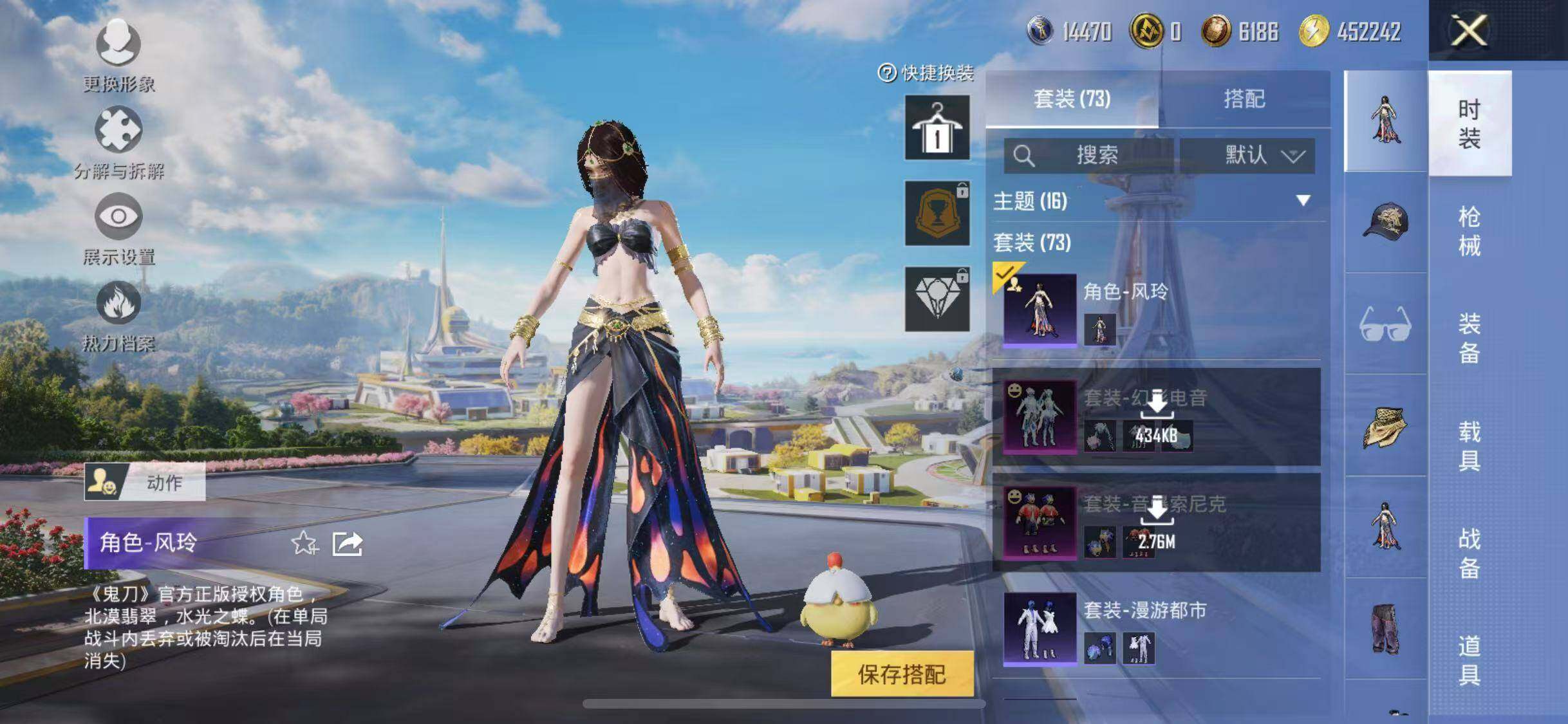Image resolution: width=1568 pixels, height=724 pixels.
Task: Open the 载具 vehicles category
Action: pyautogui.click(x=1469, y=445)
